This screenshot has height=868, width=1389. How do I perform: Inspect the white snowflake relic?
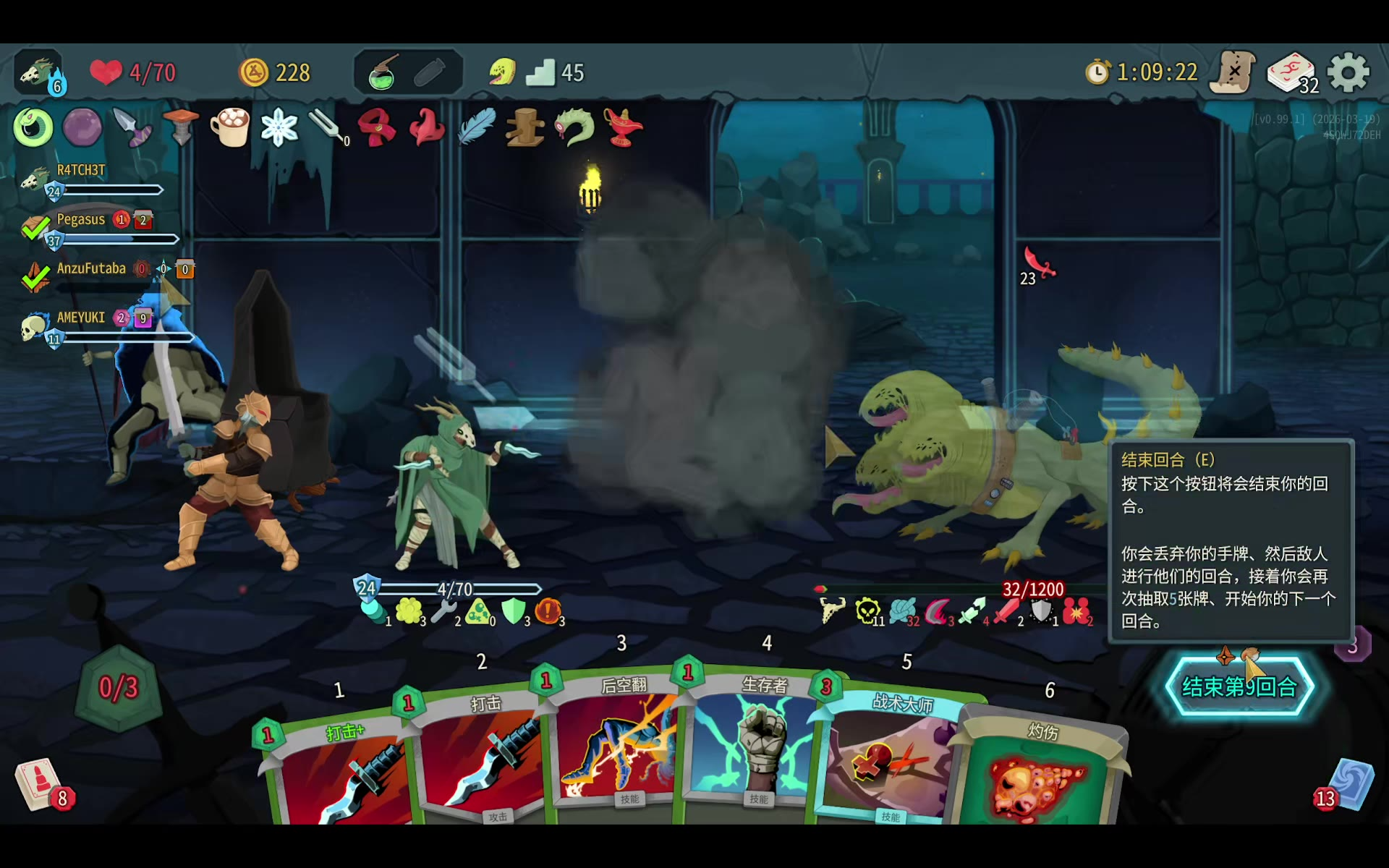[x=279, y=128]
